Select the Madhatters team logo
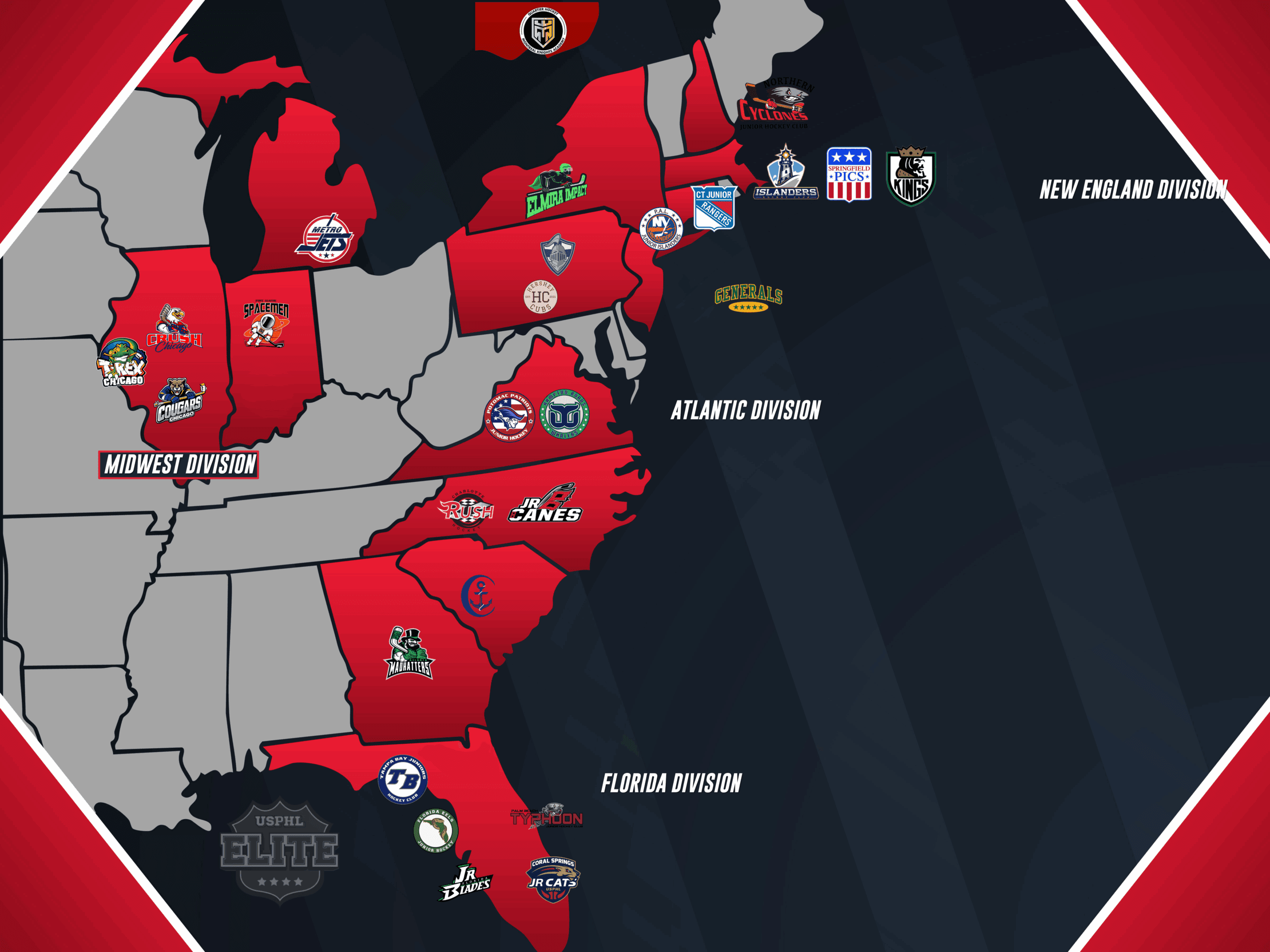1270x952 pixels. coord(409,654)
